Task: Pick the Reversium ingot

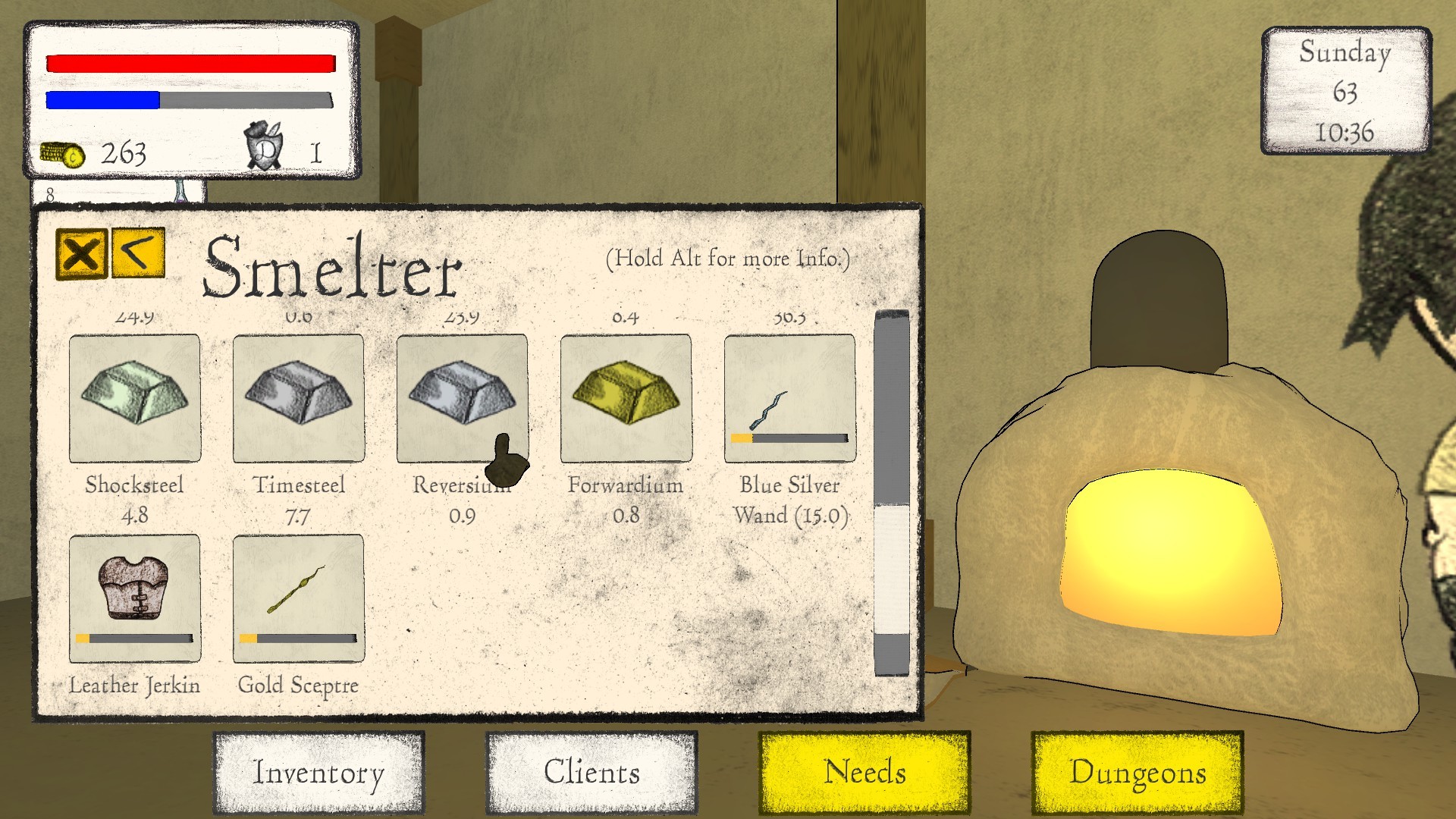Action: click(462, 397)
